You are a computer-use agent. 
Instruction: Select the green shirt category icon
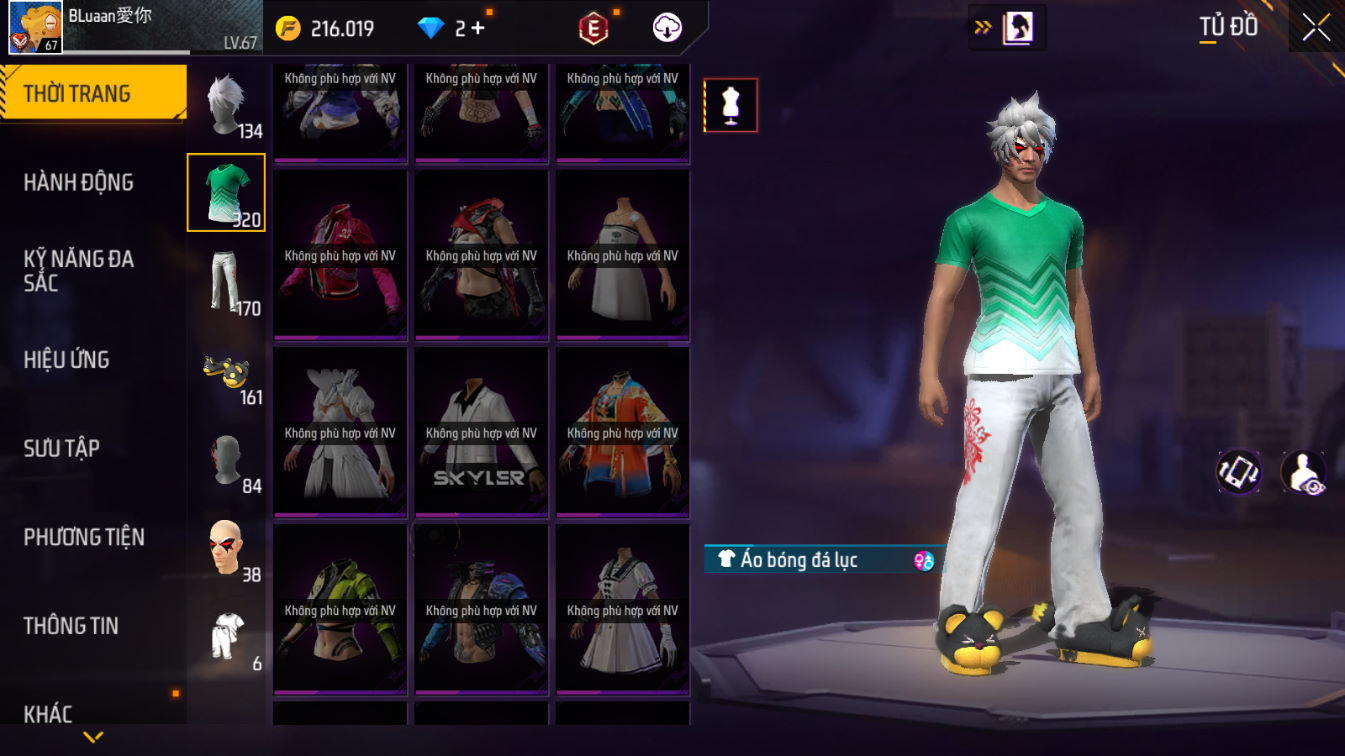pos(226,192)
